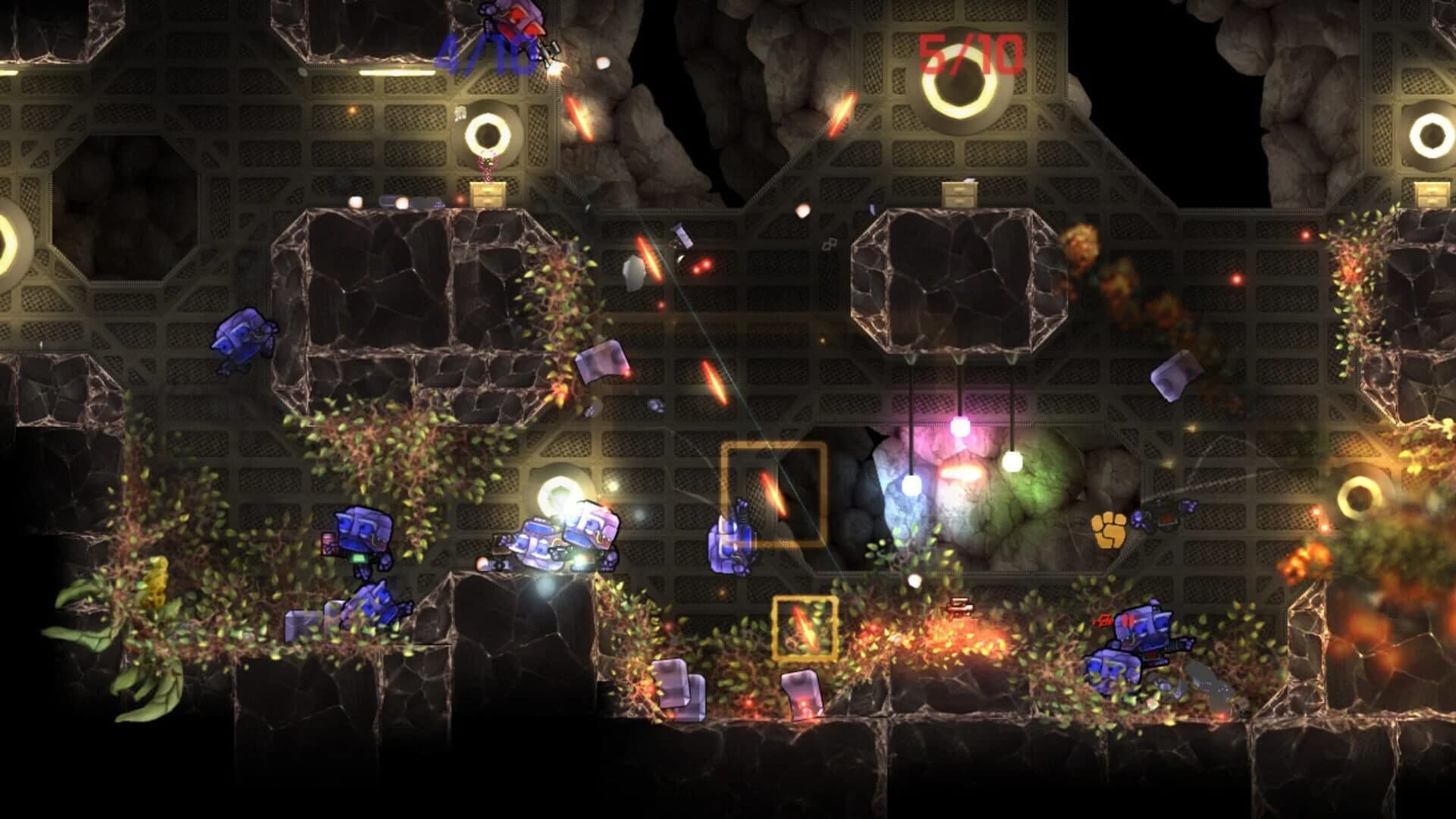This screenshot has height=819, width=1456.
Task: Select the yellow fist melee power-up icon
Action: point(1109,531)
